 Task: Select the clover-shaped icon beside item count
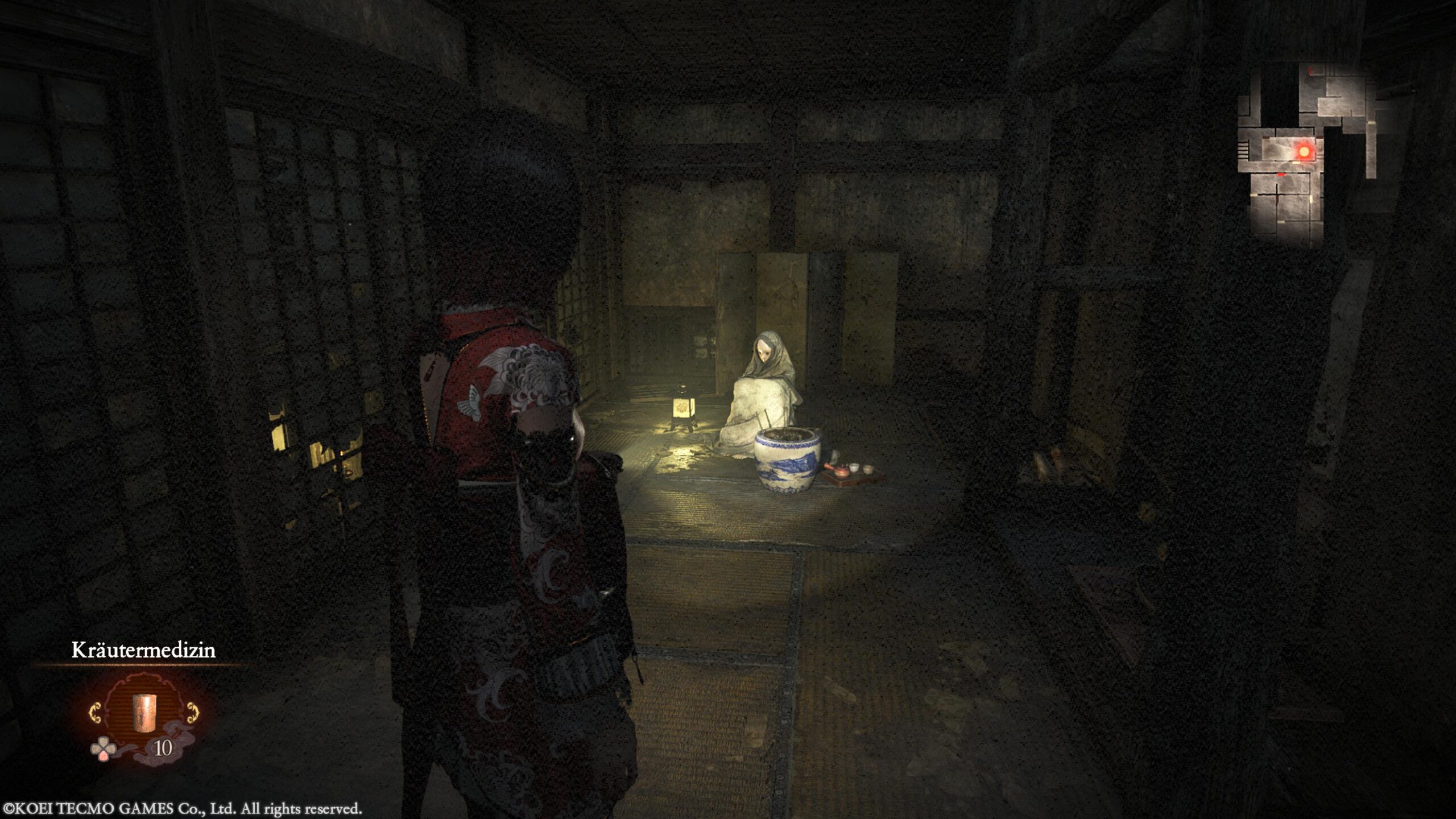tap(103, 749)
